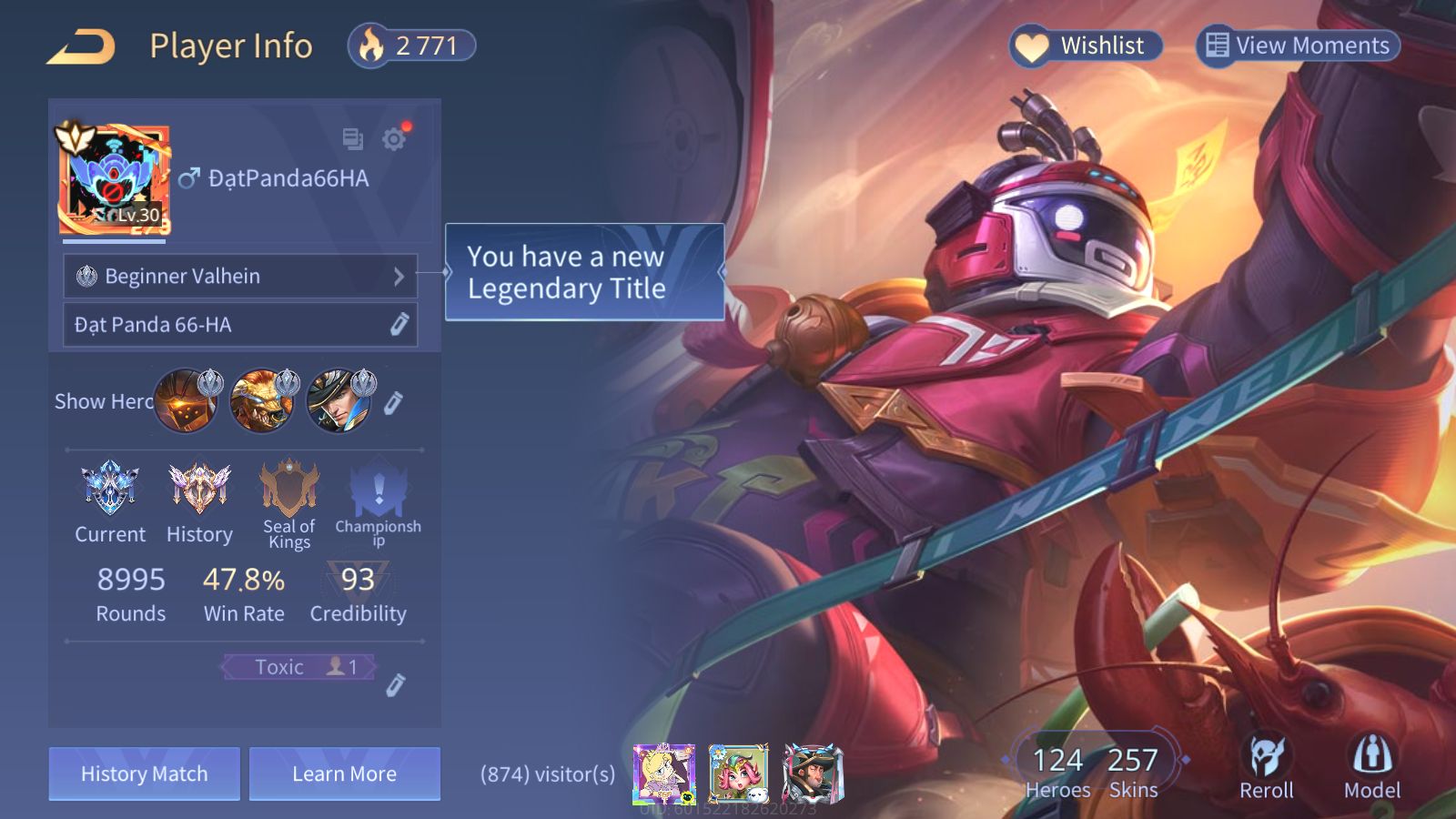Open the Wishlist
The image size is (1456, 819).
[x=1086, y=45]
